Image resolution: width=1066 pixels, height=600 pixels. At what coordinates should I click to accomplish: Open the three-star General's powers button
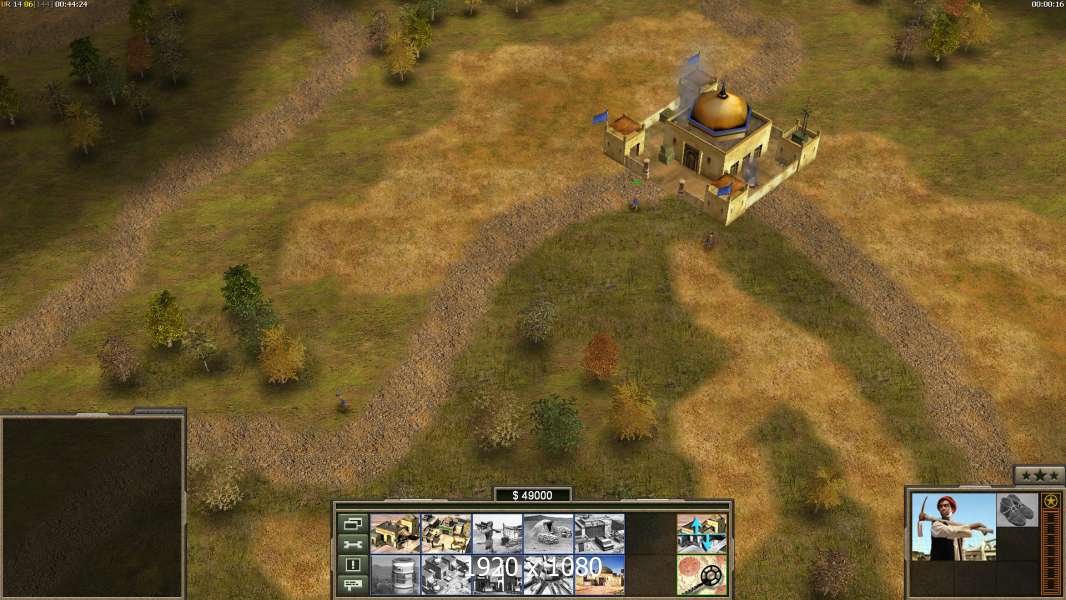coord(1039,475)
